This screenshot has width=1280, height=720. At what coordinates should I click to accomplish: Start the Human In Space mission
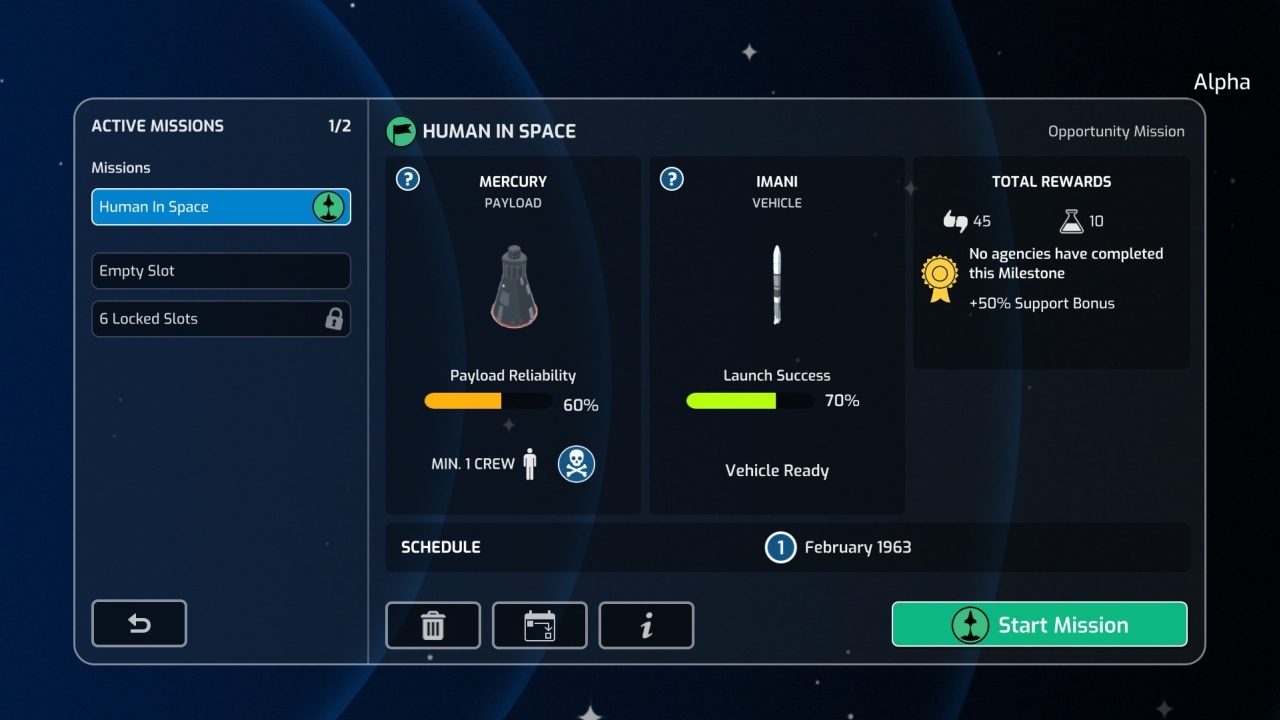1039,625
